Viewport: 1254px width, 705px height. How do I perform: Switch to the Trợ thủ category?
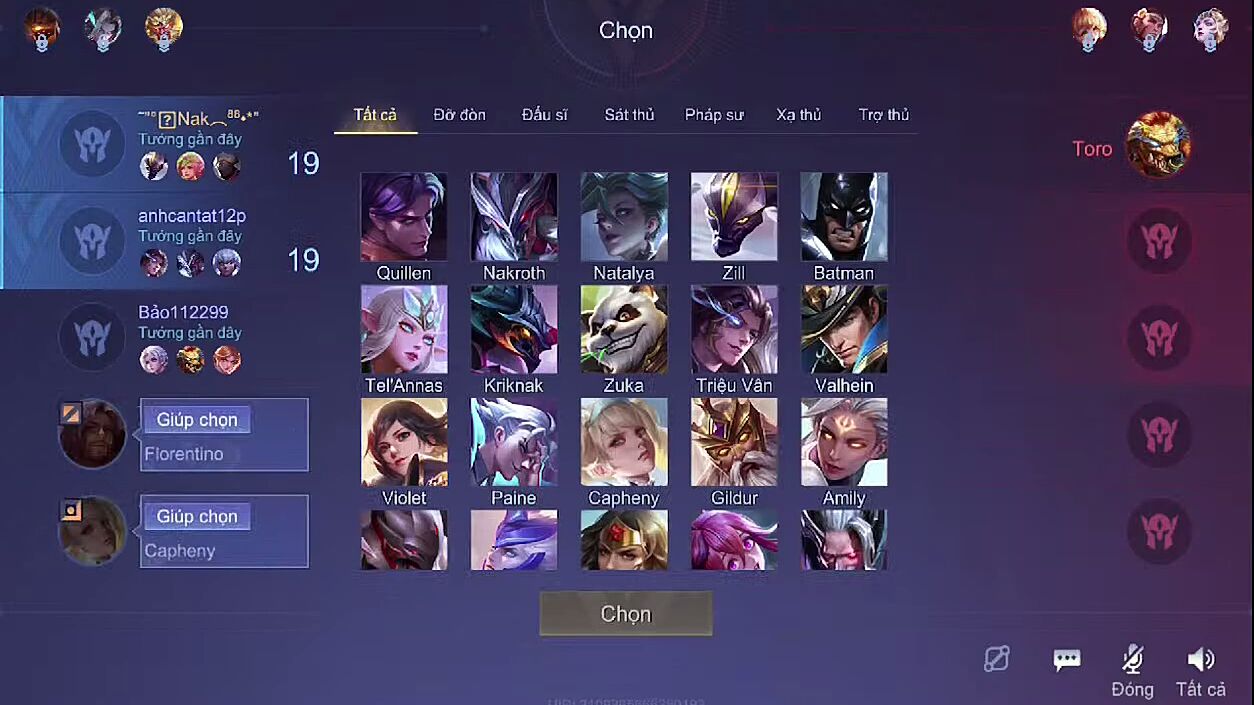(884, 115)
